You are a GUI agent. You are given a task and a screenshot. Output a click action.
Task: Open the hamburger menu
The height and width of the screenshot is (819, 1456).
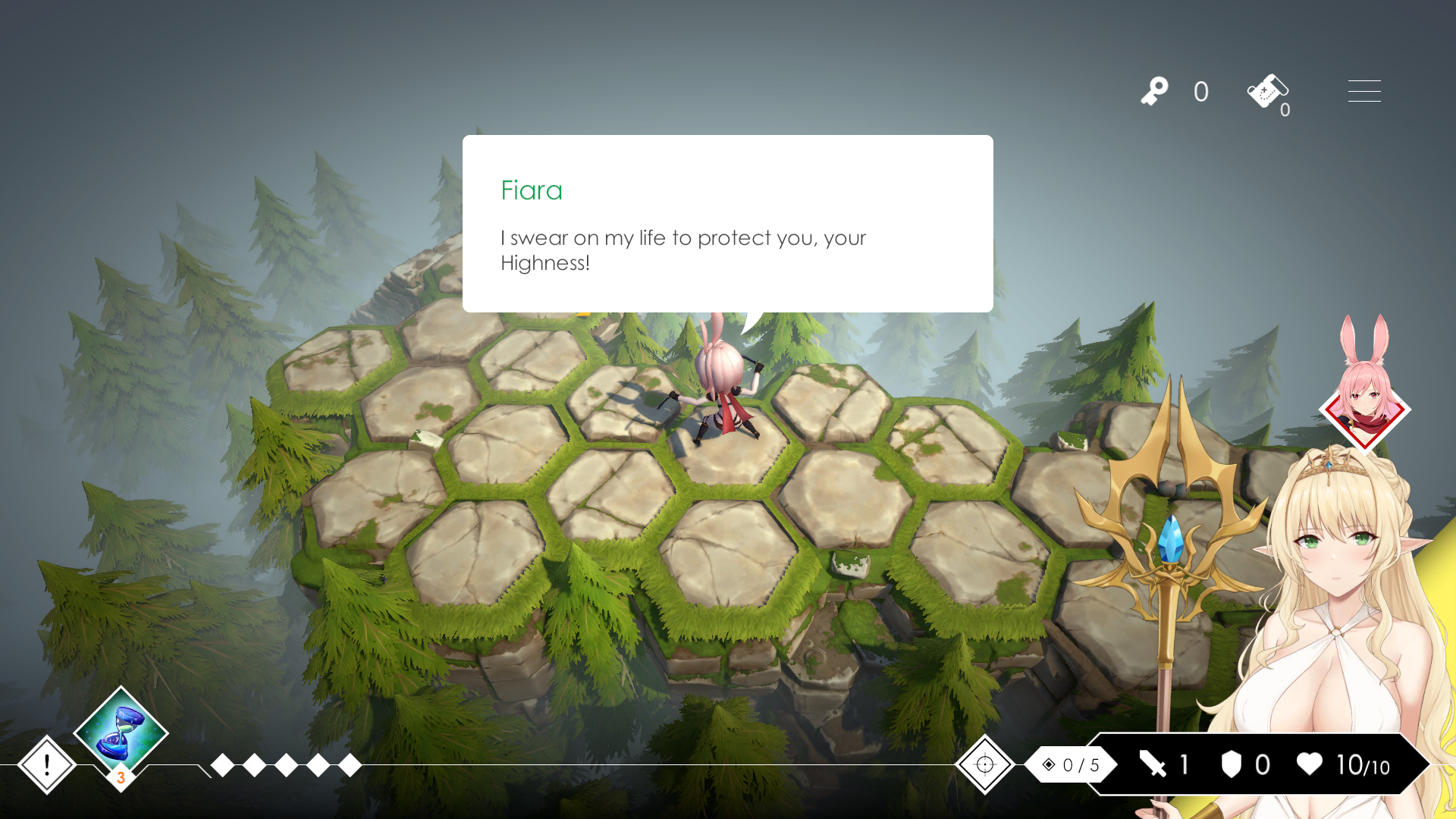[x=1363, y=91]
